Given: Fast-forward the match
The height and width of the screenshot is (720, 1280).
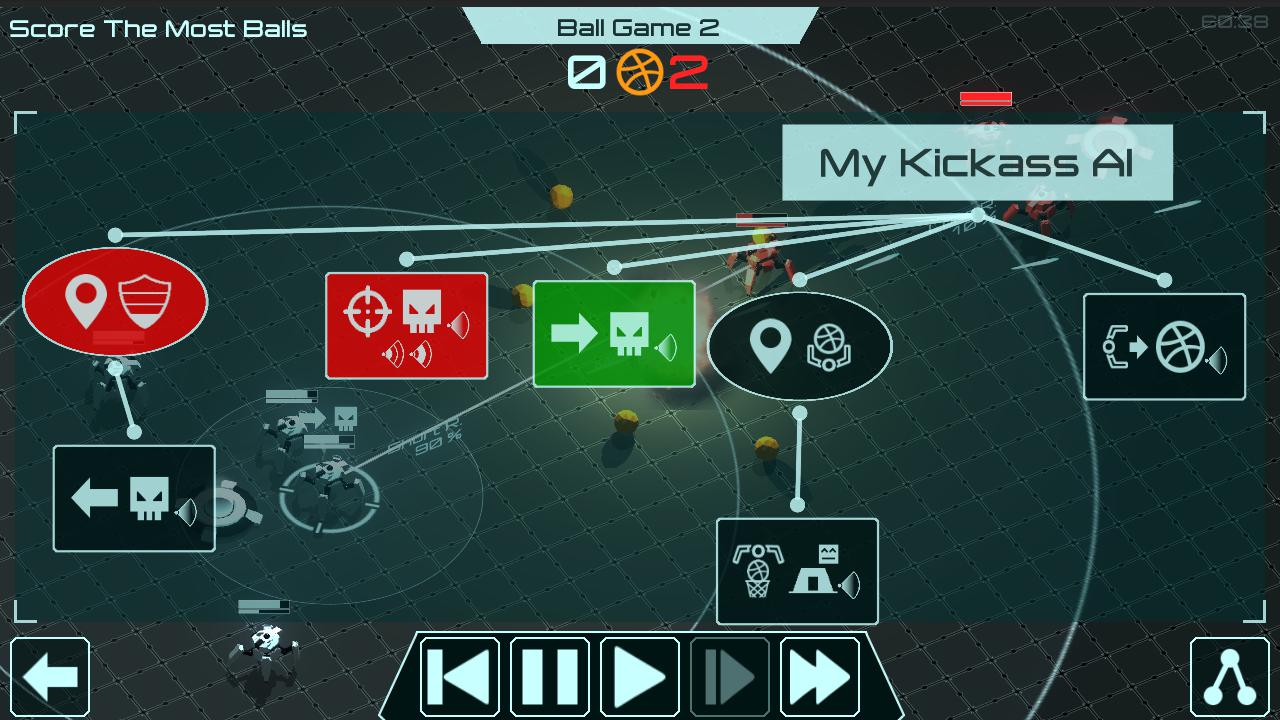Looking at the screenshot, I should click(819, 677).
